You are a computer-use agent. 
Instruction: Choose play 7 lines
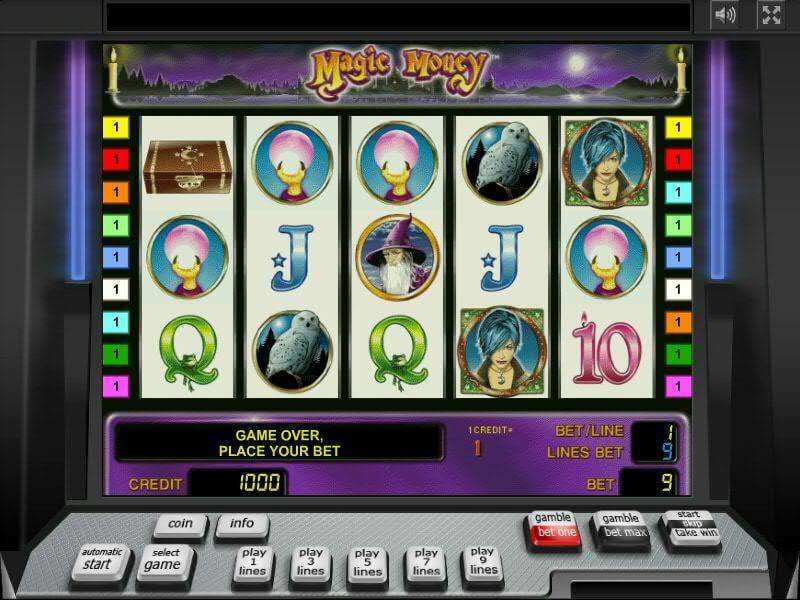[x=426, y=561]
